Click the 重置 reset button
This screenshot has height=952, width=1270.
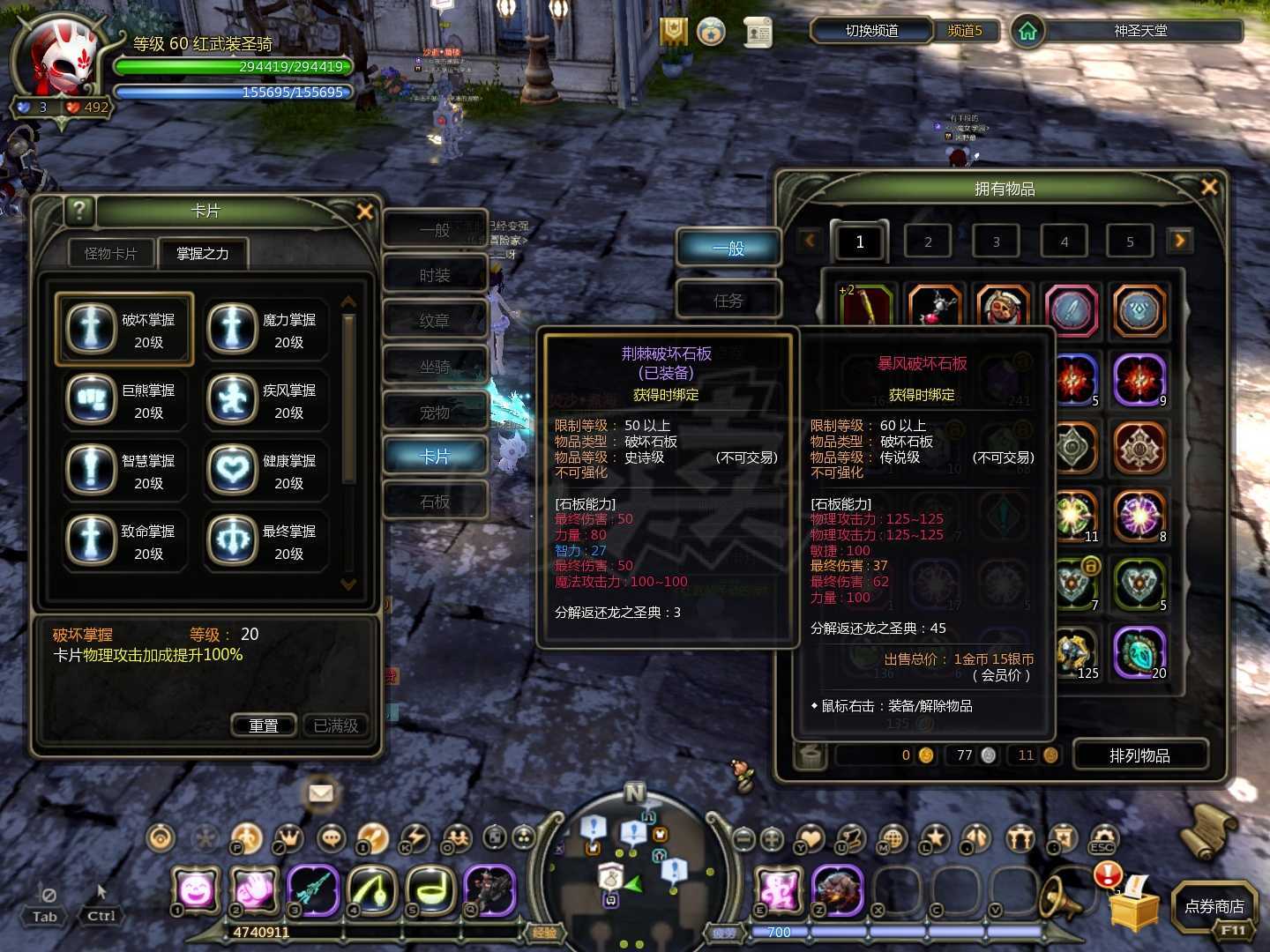point(264,725)
